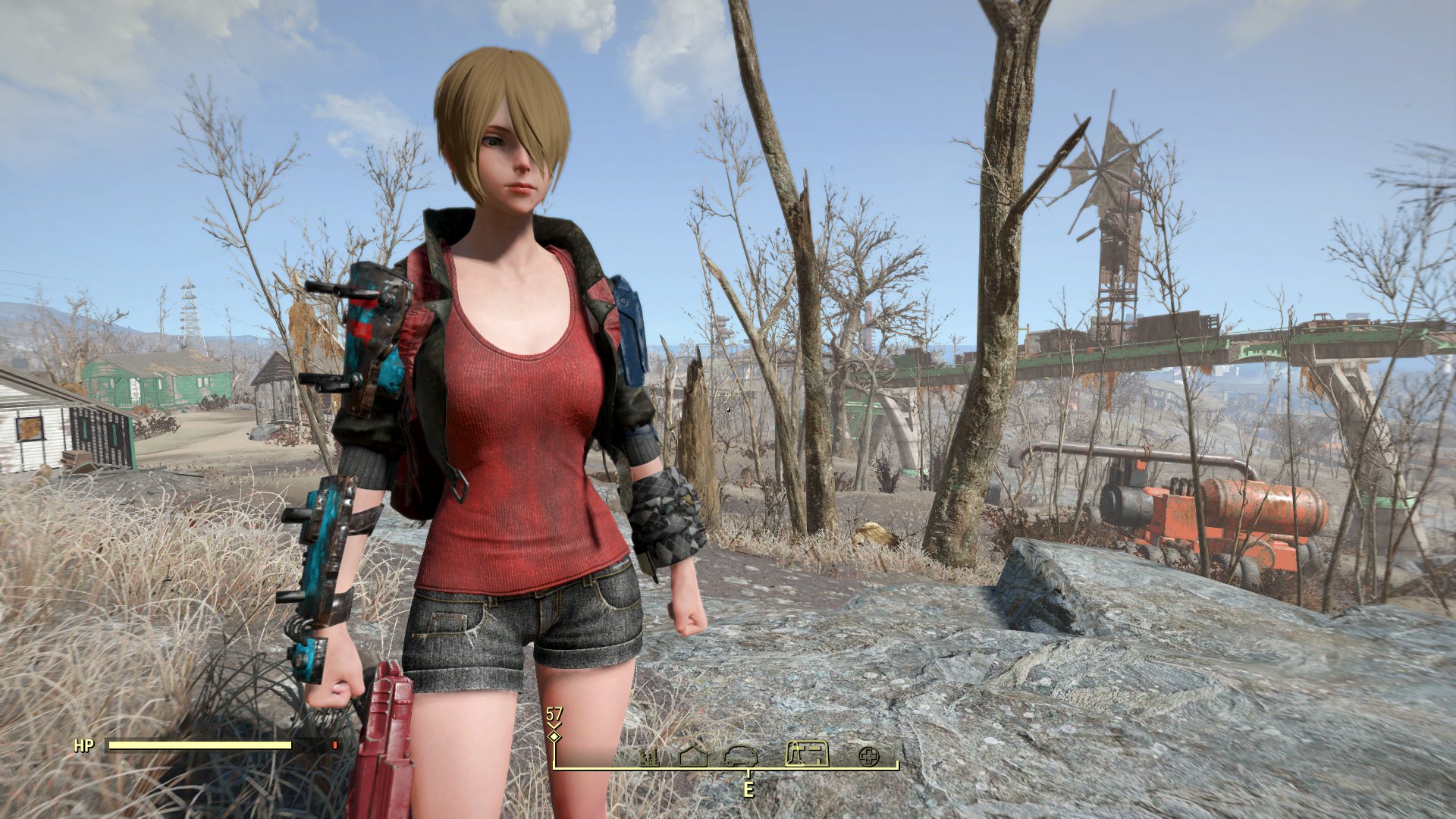Select the factory compass marker icon
The height and width of the screenshot is (819, 1456).
649,756
